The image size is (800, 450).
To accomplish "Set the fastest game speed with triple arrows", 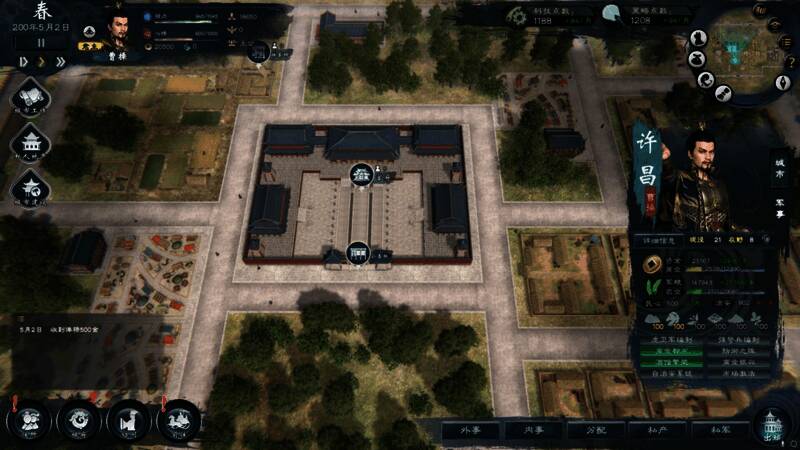I will point(60,61).
